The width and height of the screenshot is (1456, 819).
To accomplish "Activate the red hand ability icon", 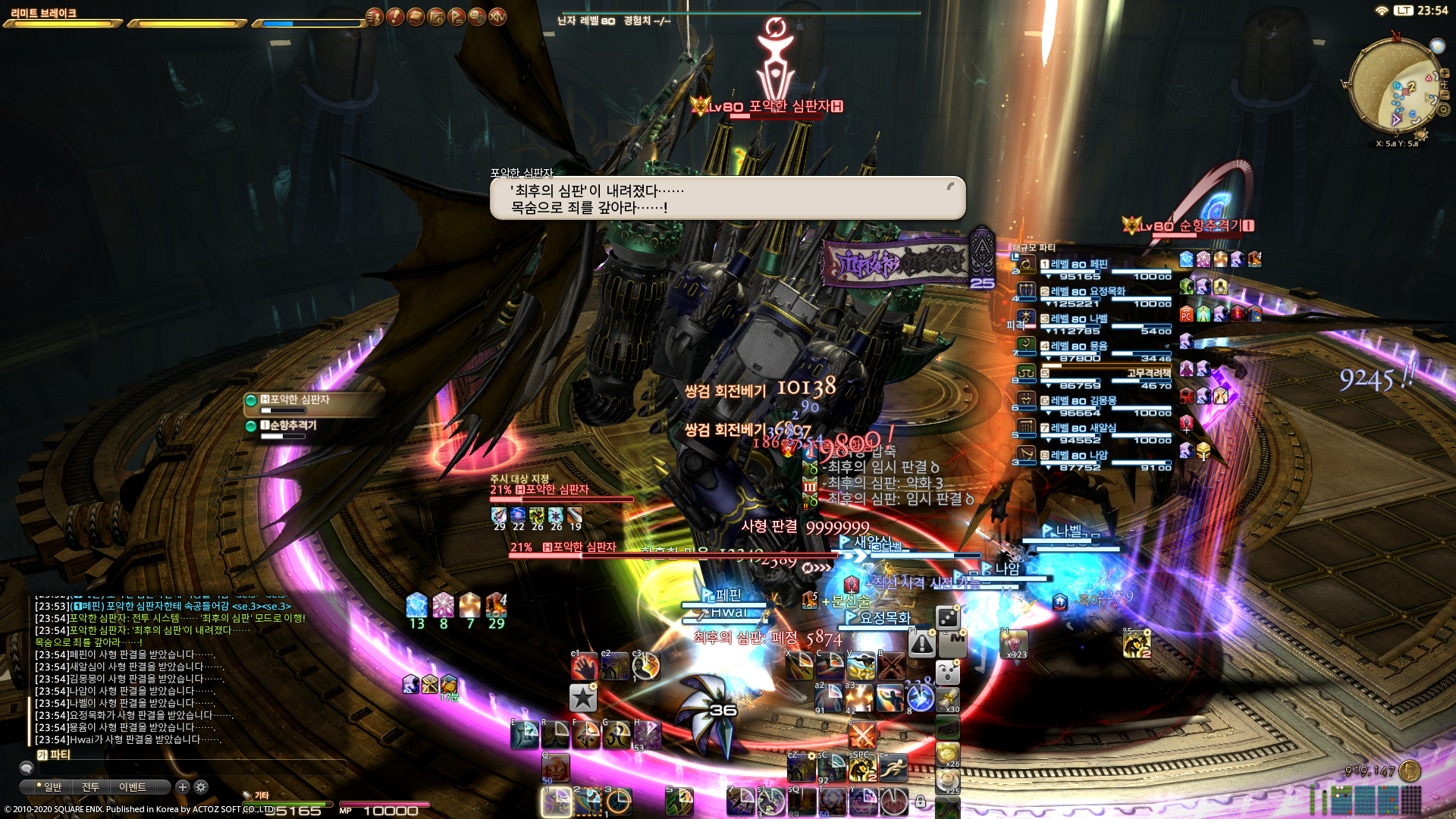I will [585, 666].
